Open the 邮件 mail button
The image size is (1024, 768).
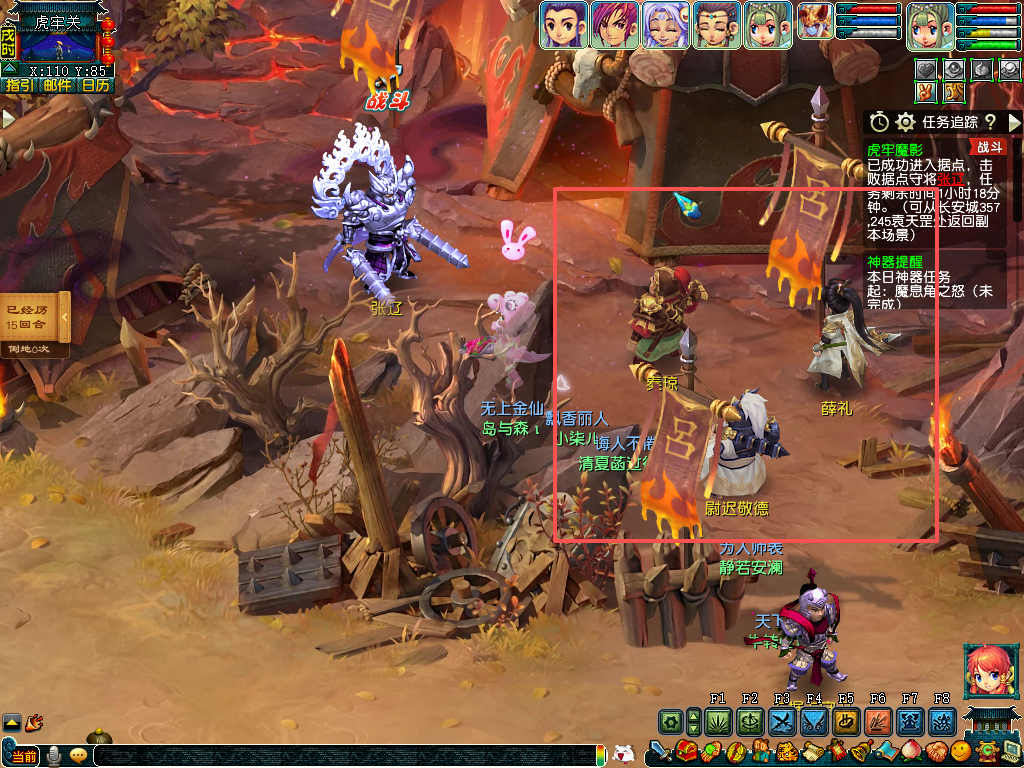(58, 86)
